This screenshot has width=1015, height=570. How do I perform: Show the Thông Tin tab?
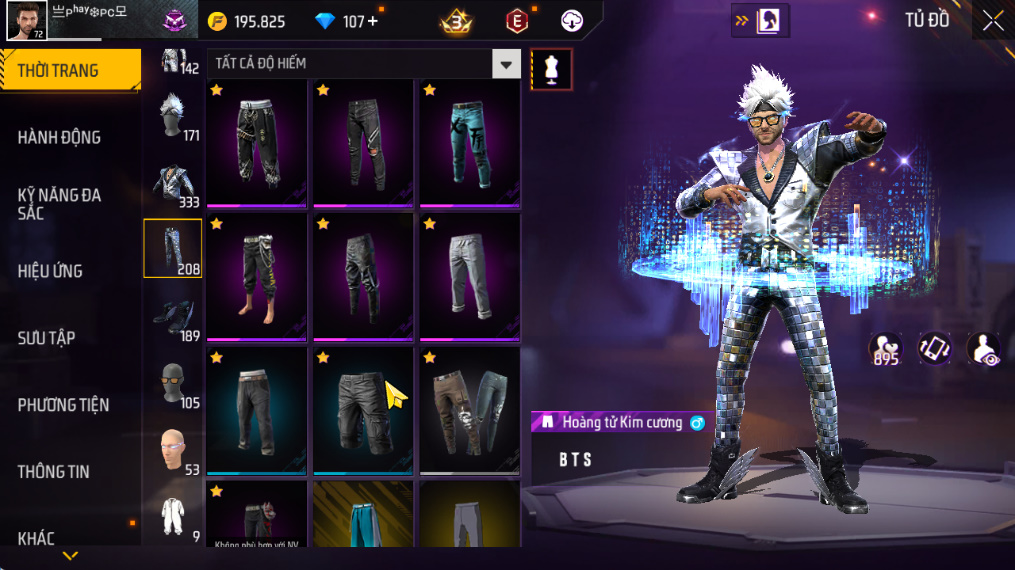pos(53,472)
